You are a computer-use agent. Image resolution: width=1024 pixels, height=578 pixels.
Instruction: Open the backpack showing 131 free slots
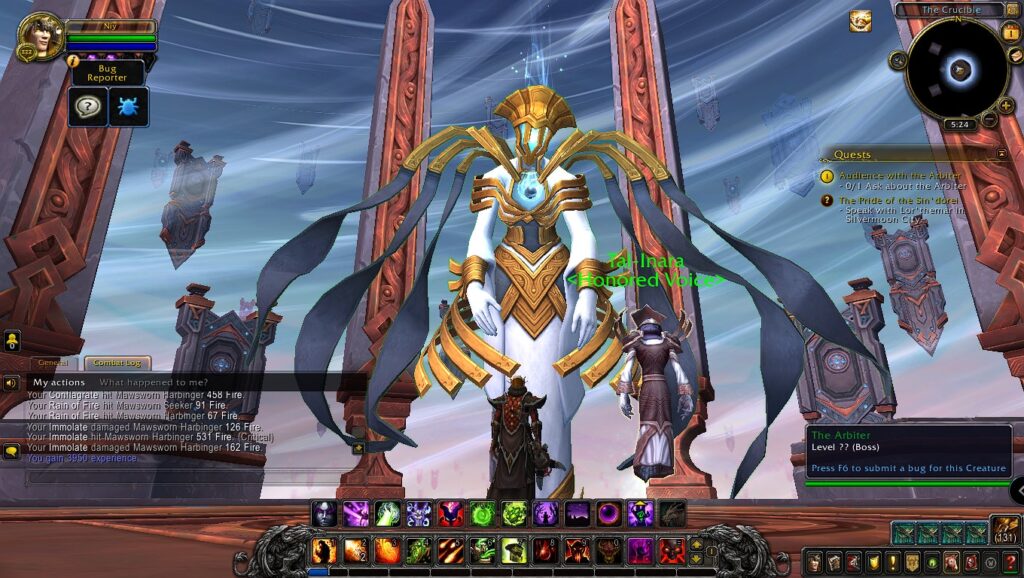click(x=1004, y=531)
